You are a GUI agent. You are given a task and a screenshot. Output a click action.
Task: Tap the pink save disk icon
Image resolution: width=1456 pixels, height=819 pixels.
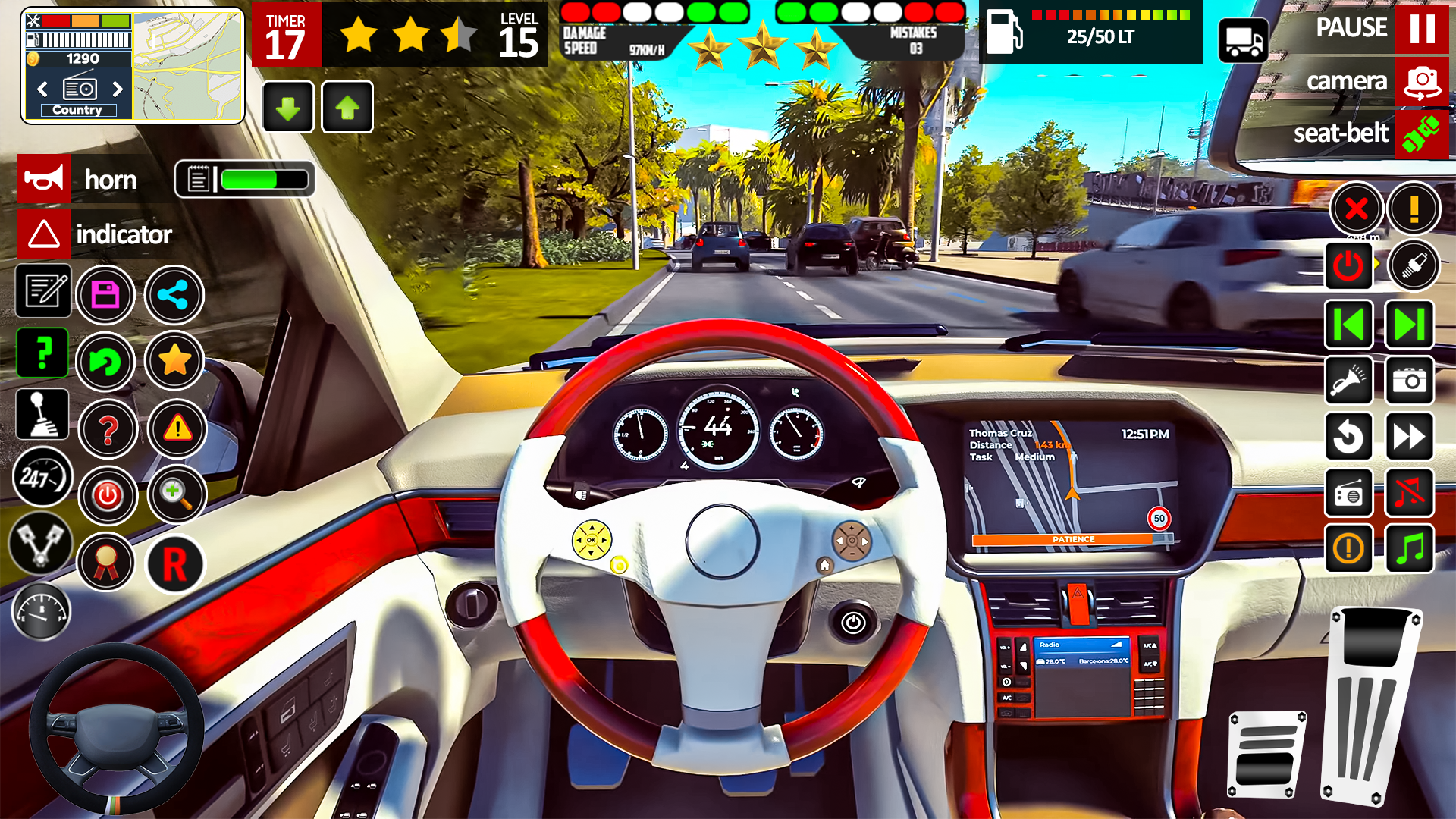[105, 295]
